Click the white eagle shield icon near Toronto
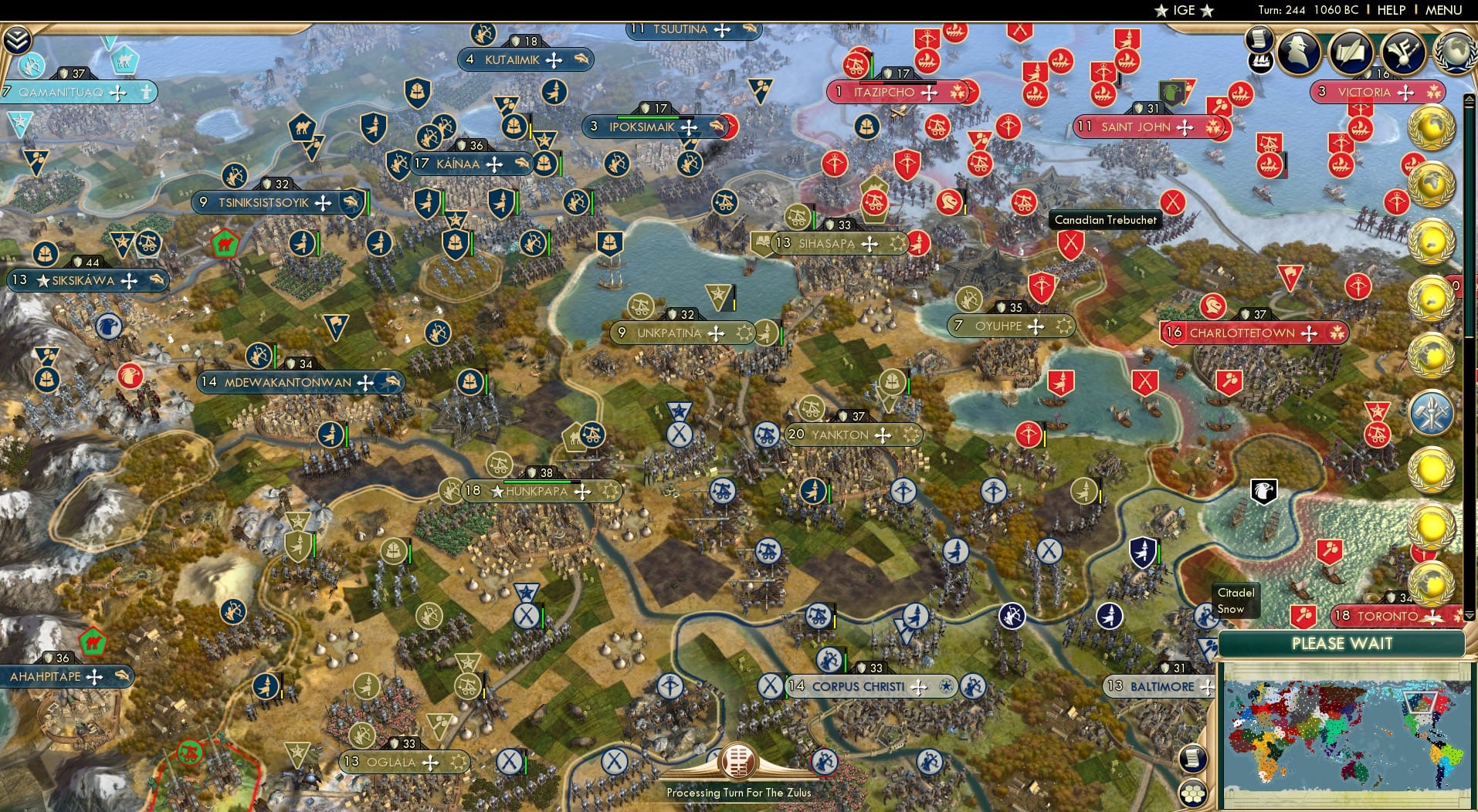 click(1263, 489)
